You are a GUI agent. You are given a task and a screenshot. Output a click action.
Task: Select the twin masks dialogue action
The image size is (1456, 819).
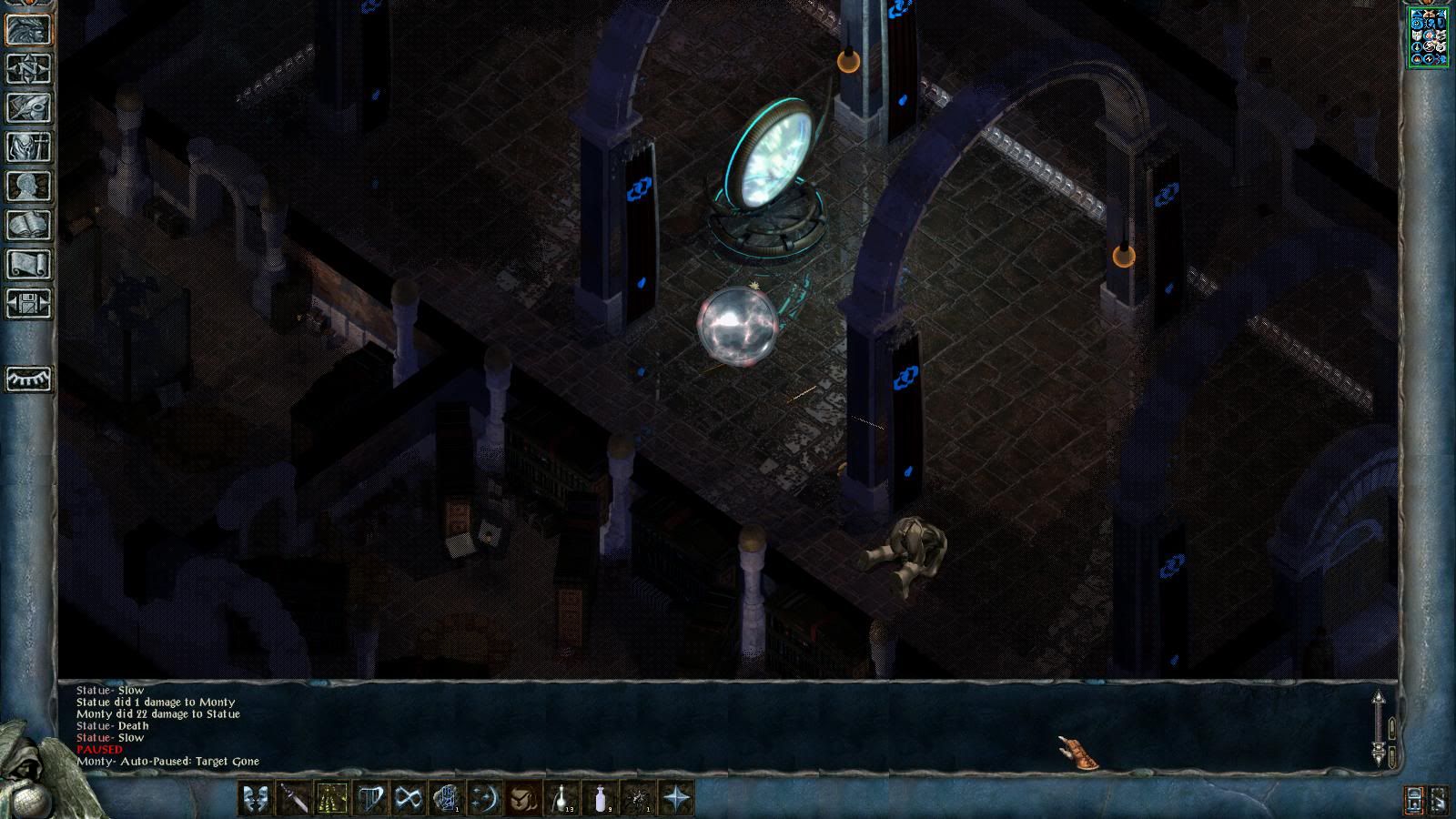point(256,798)
